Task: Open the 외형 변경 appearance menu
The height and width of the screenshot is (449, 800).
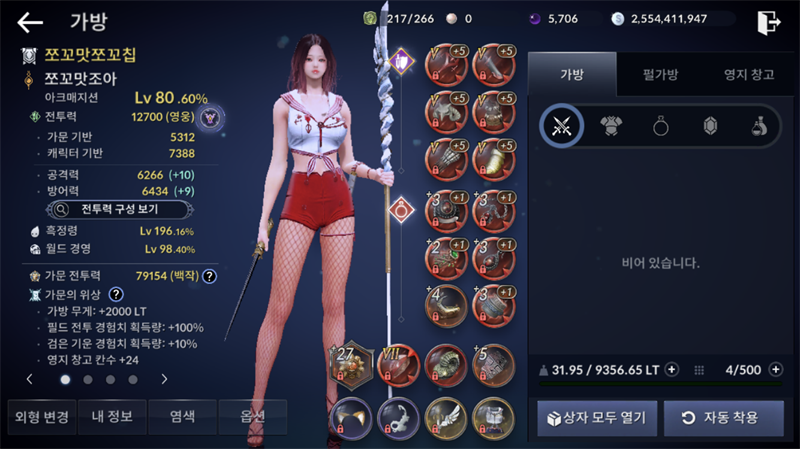Action: [38, 416]
